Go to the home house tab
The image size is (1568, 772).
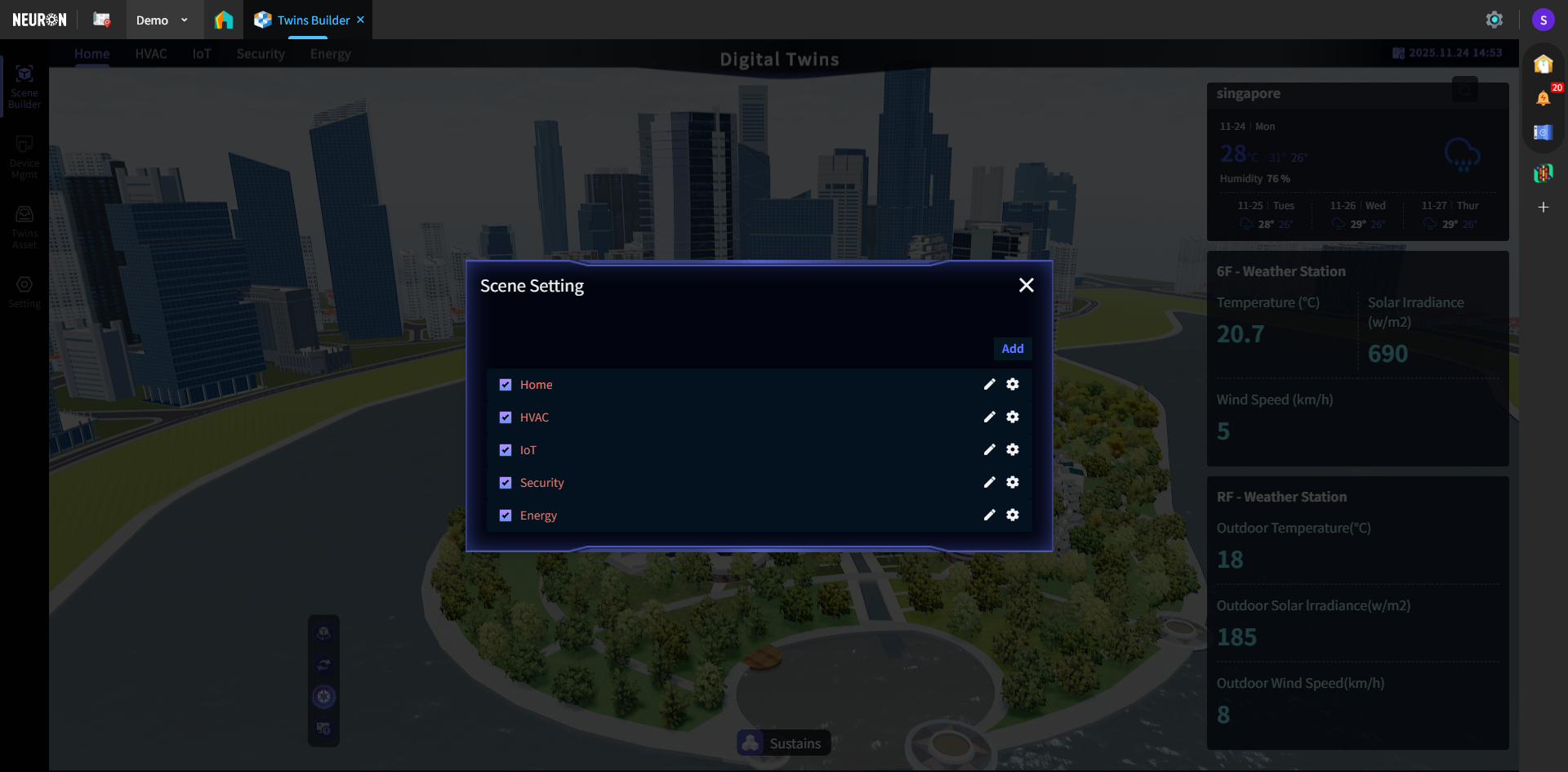pos(224,20)
